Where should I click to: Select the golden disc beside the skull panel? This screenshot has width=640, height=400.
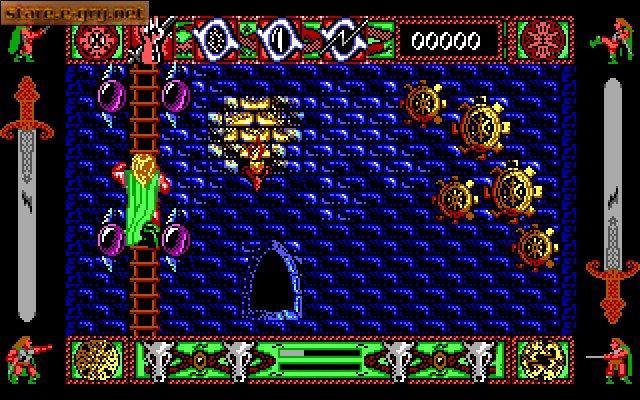tap(95, 360)
